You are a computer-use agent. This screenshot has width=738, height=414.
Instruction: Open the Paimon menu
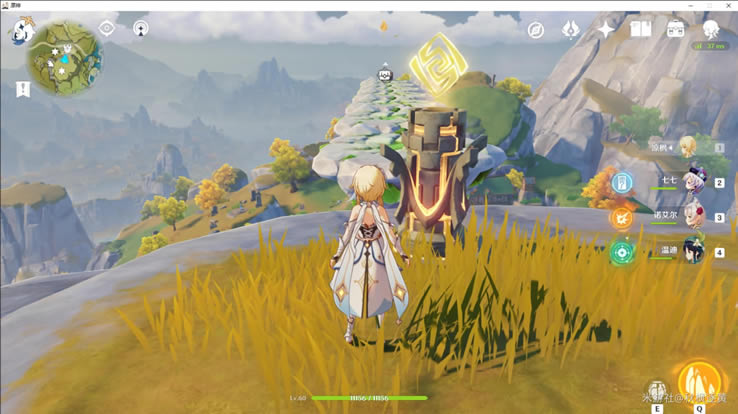coord(22,31)
